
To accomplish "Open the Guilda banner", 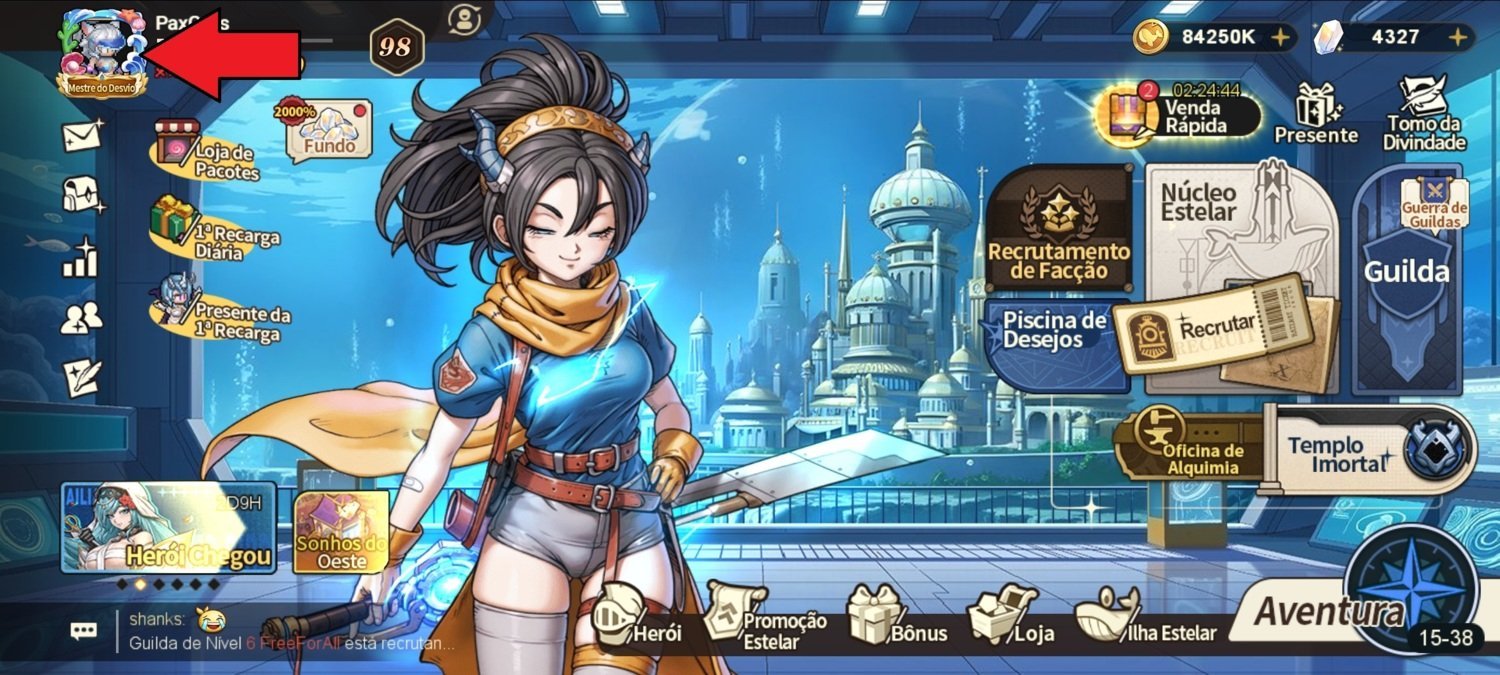I will click(x=1406, y=280).
